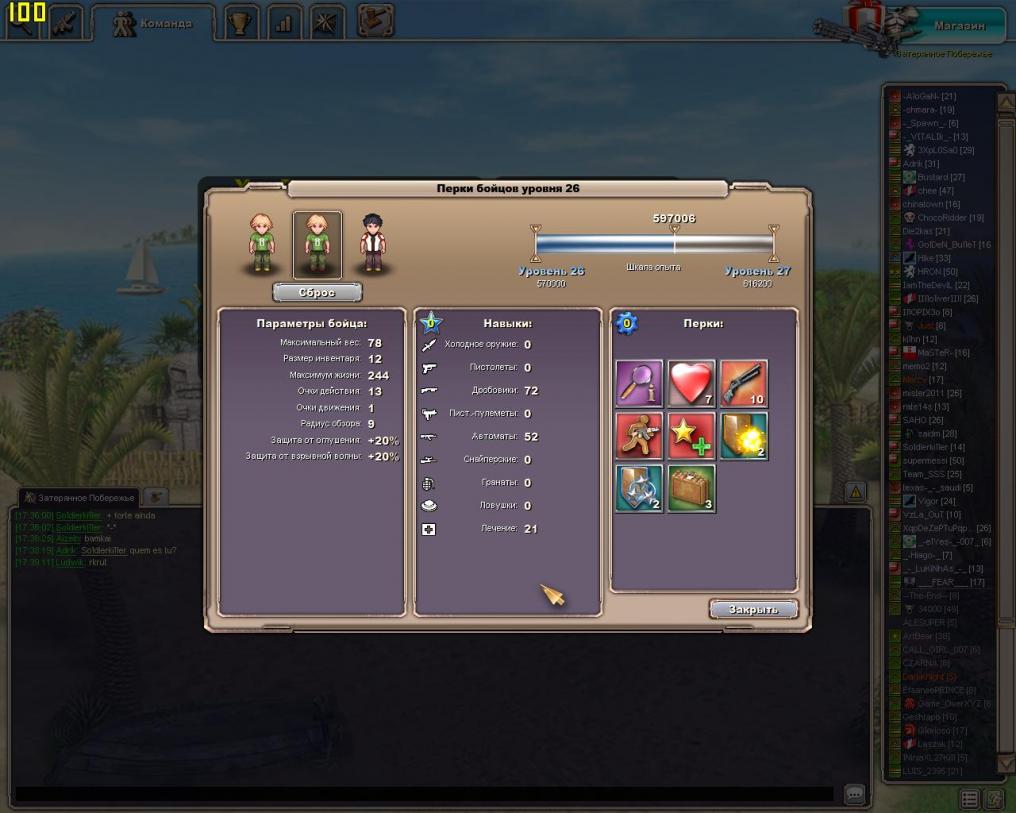
Task: Choose the red heart perk
Action: (x=691, y=383)
